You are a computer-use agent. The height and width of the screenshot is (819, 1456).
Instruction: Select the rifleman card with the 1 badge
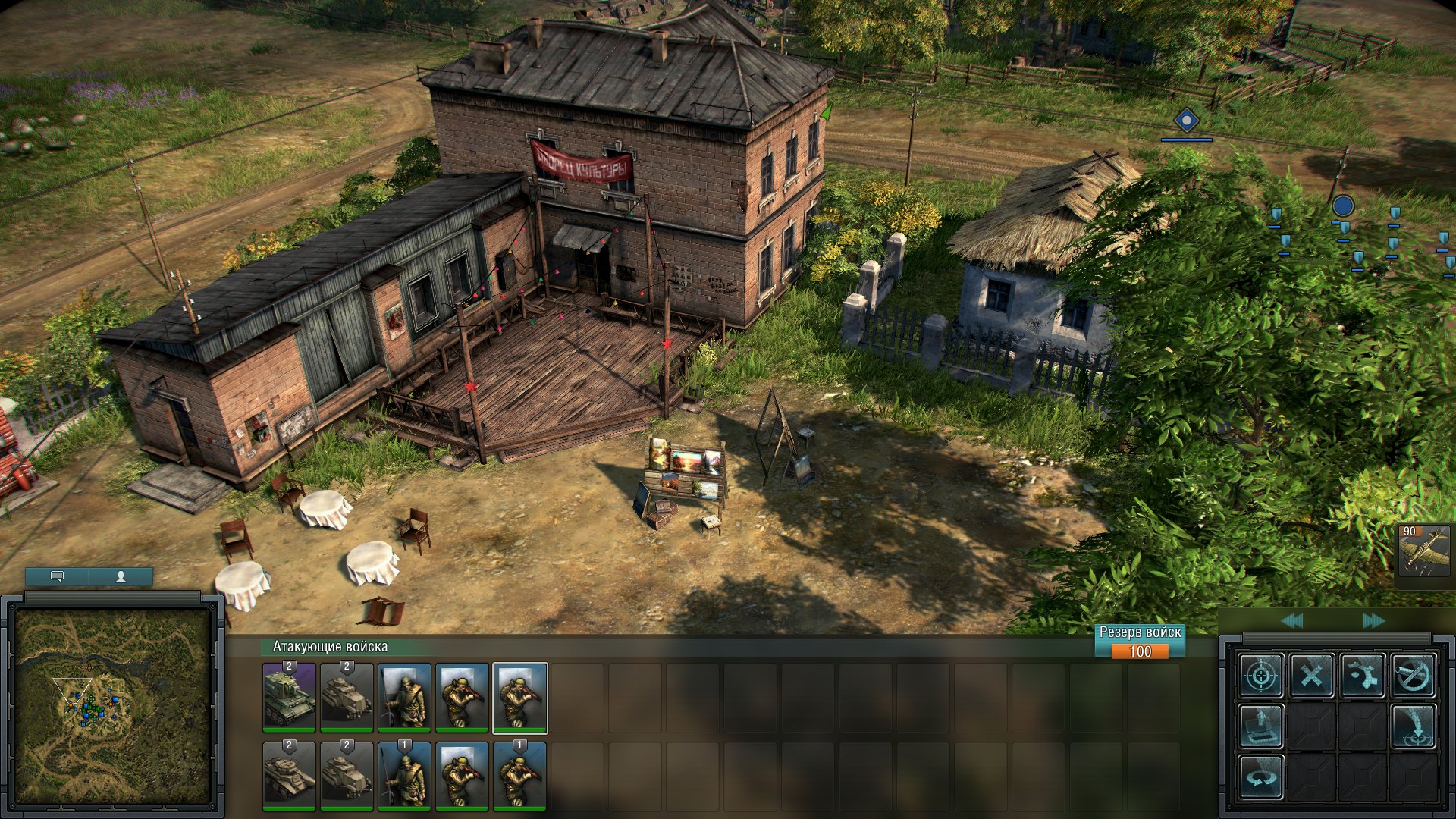(519, 776)
